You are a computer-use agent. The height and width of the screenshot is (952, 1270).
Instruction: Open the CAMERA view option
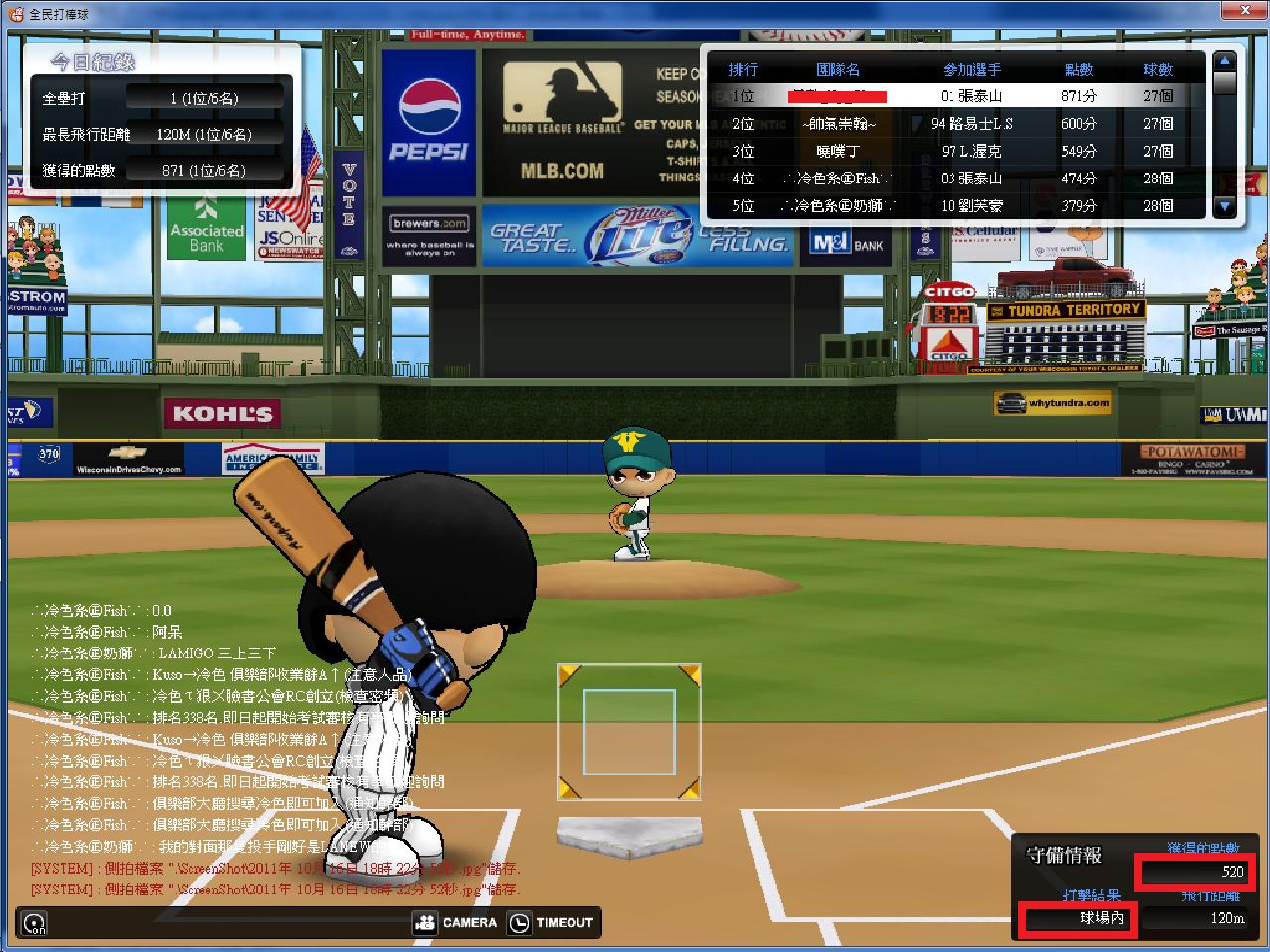coord(456,922)
